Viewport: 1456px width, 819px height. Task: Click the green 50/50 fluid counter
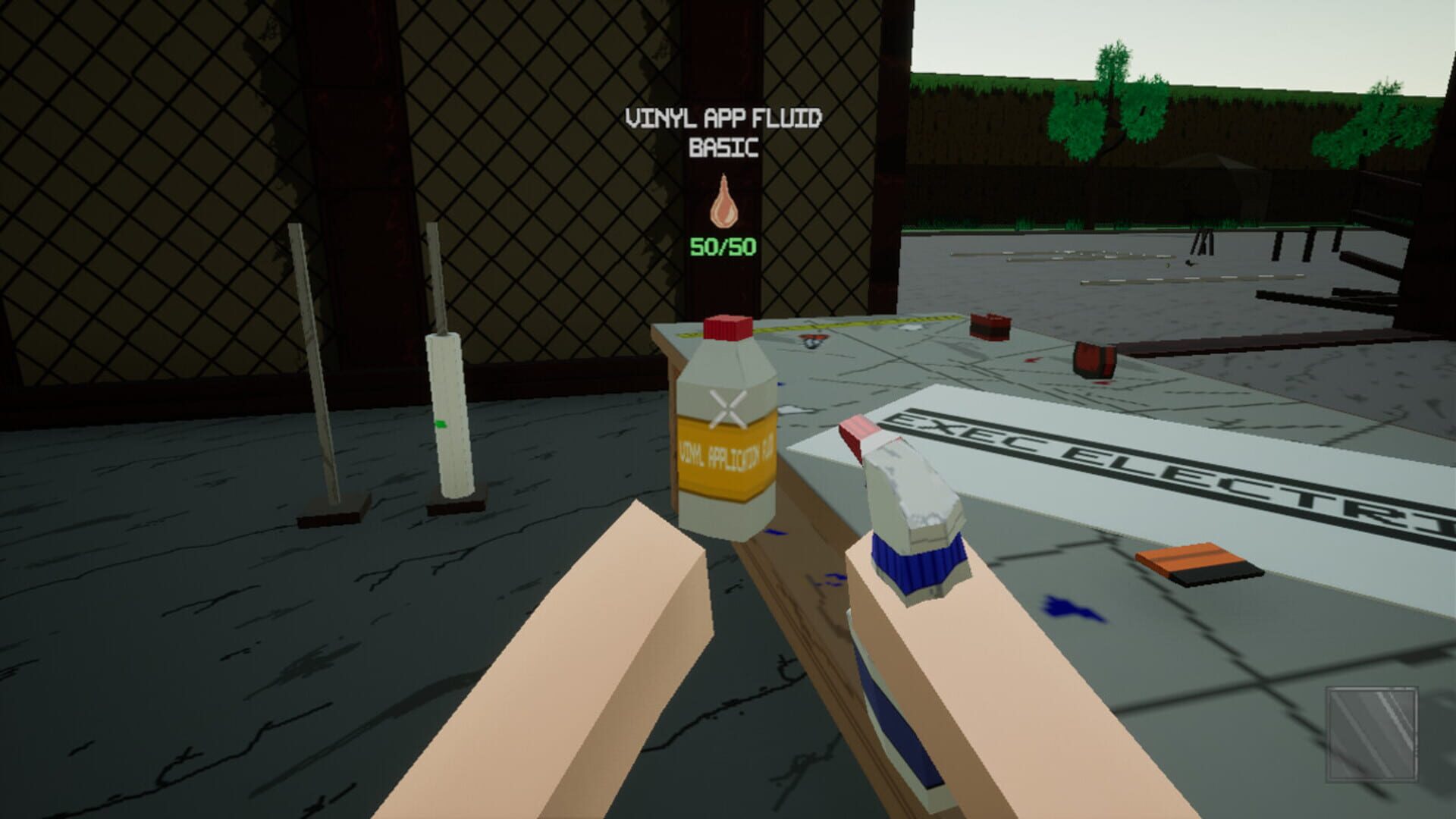(724, 245)
